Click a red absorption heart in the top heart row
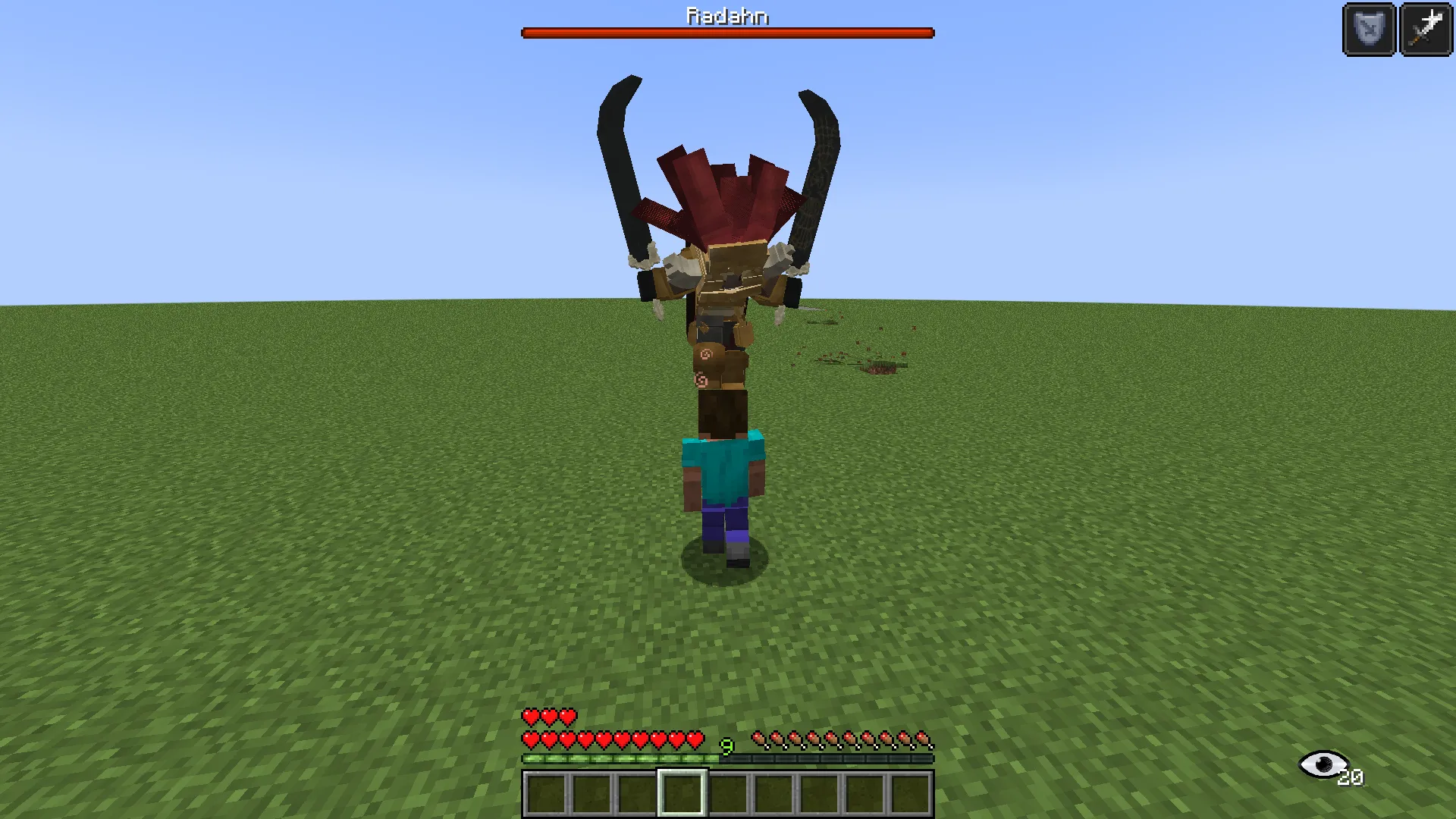 pyautogui.click(x=548, y=716)
